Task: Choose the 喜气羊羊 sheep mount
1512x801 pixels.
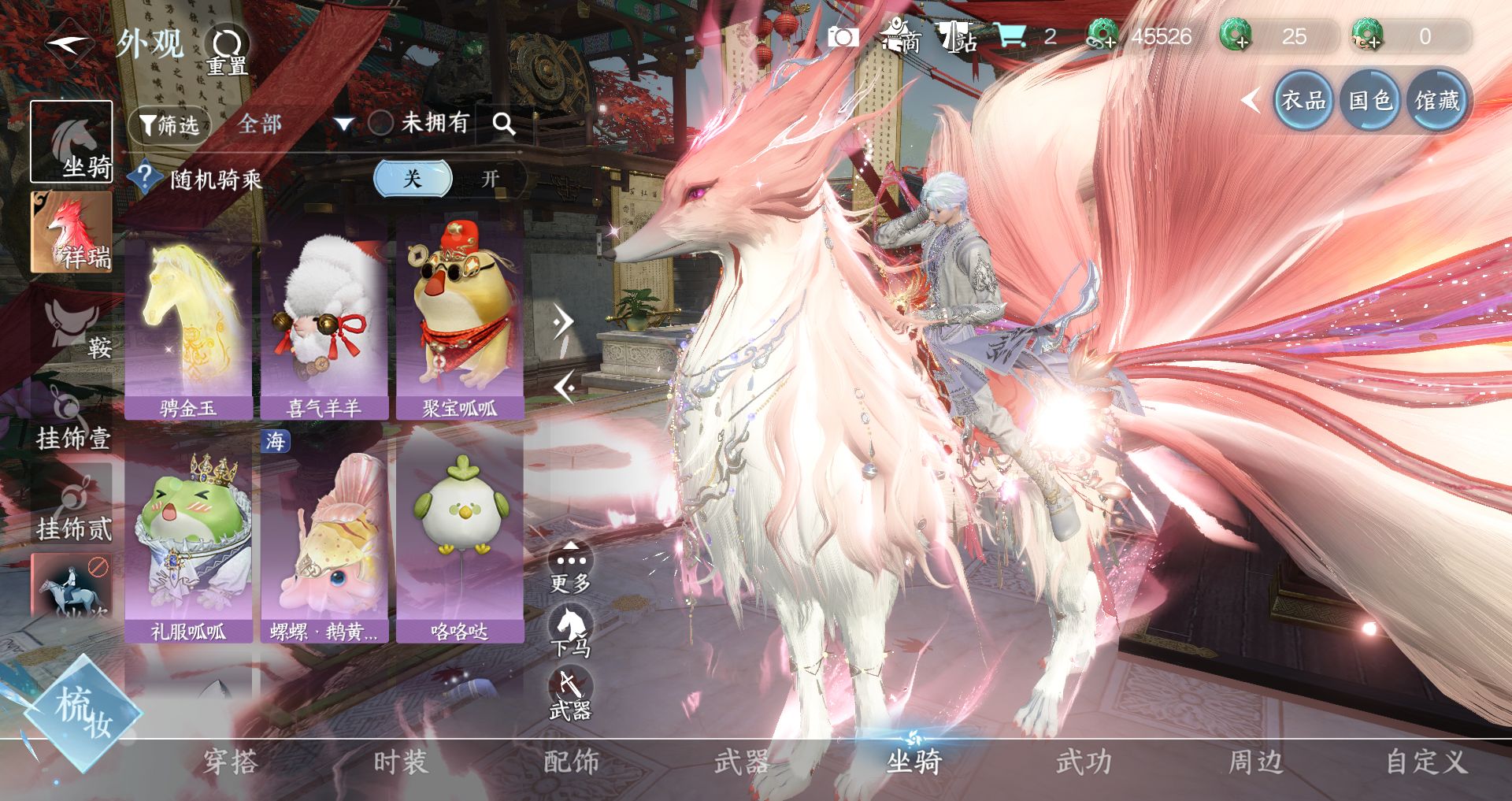Action: pos(324,327)
